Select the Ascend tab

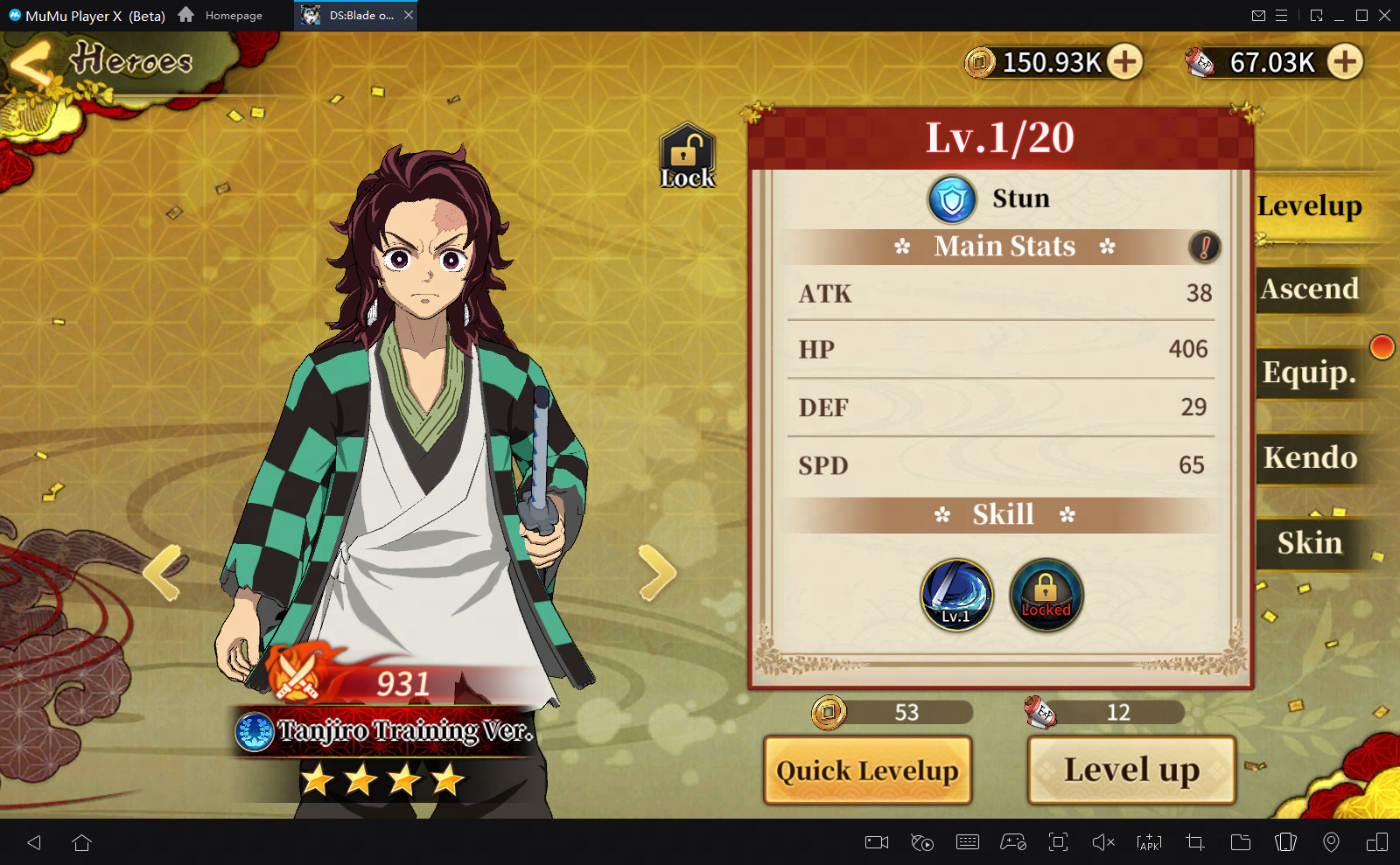[1308, 289]
